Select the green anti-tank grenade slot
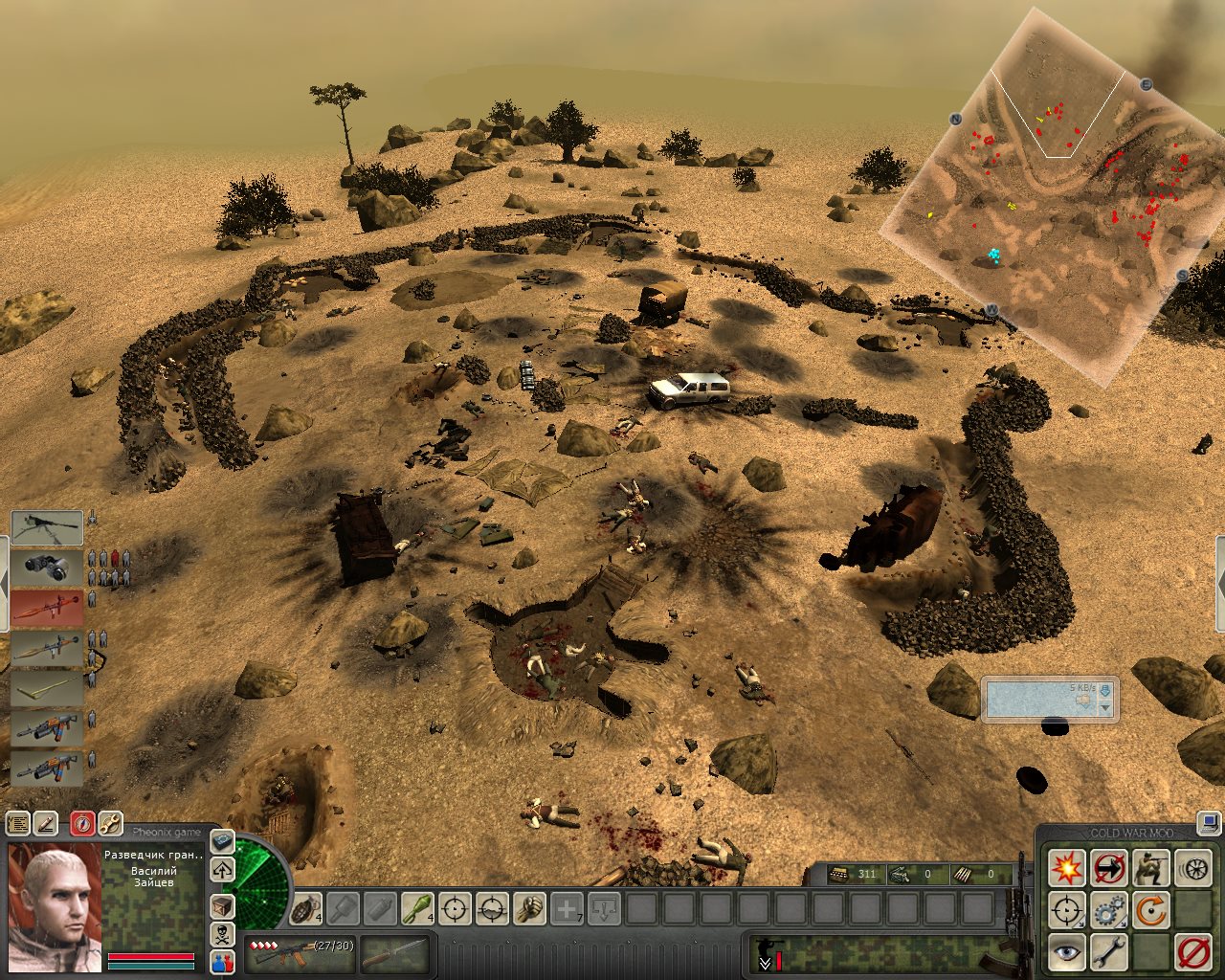Viewport: 1225px width, 980px height. (417, 907)
